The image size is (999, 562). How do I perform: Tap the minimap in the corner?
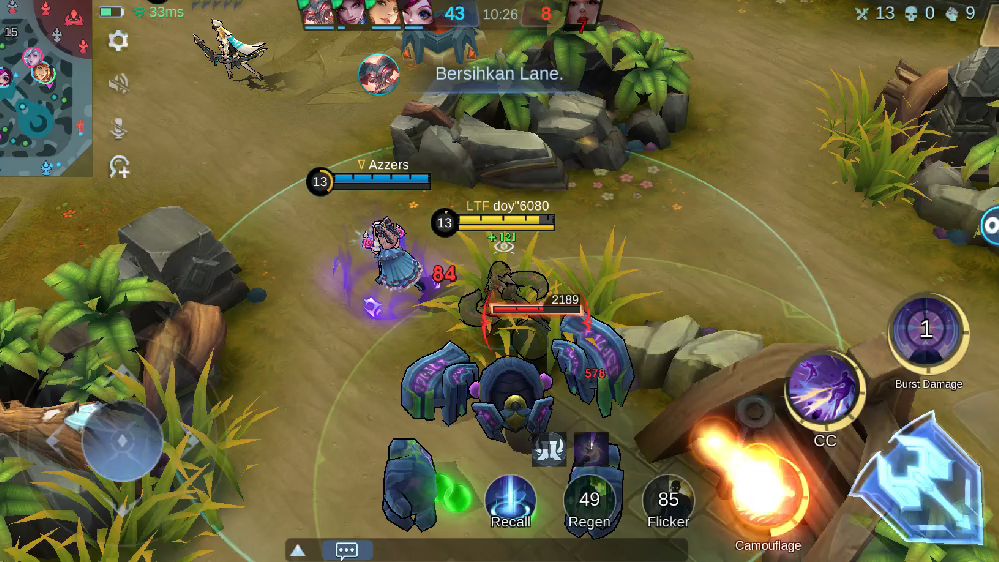(x=45, y=90)
